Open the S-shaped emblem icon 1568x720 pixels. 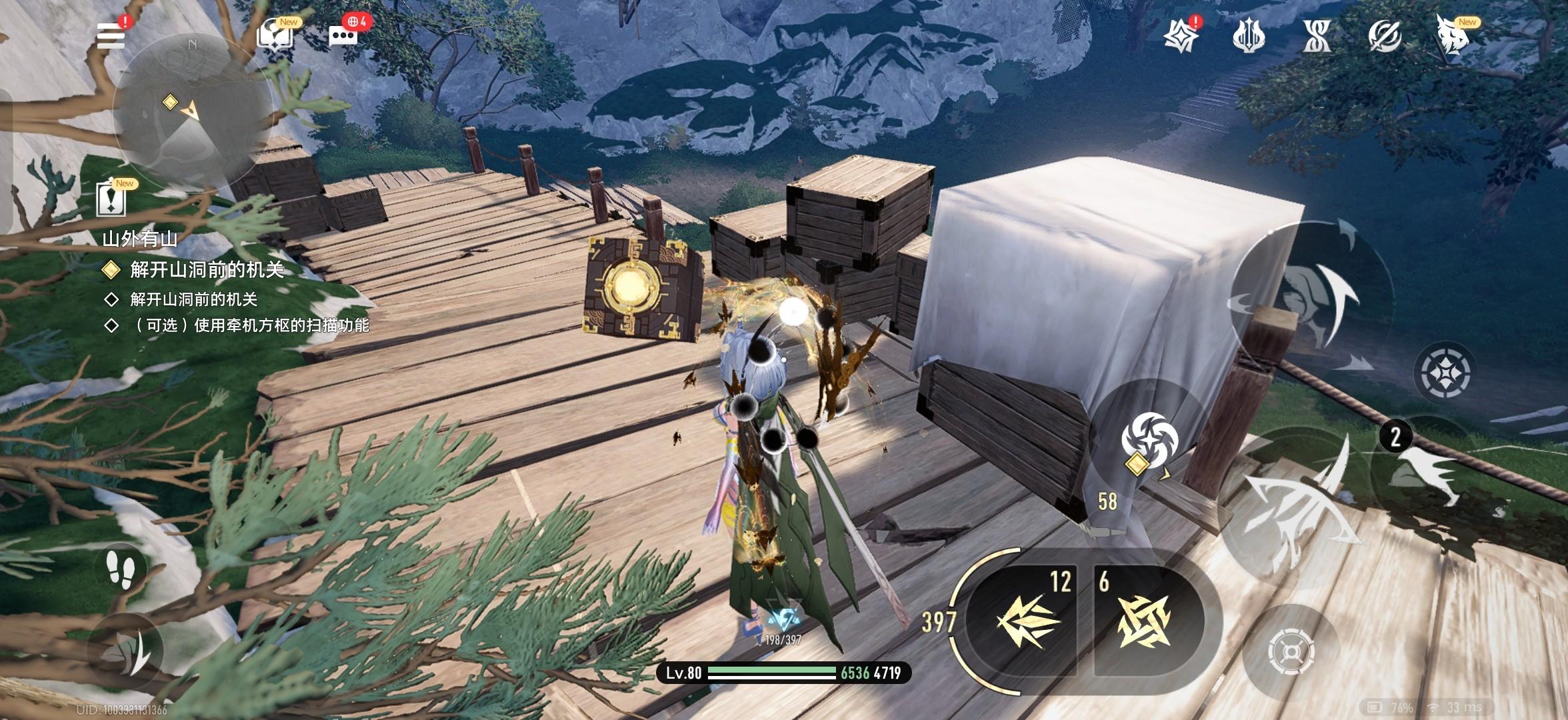point(1317,35)
